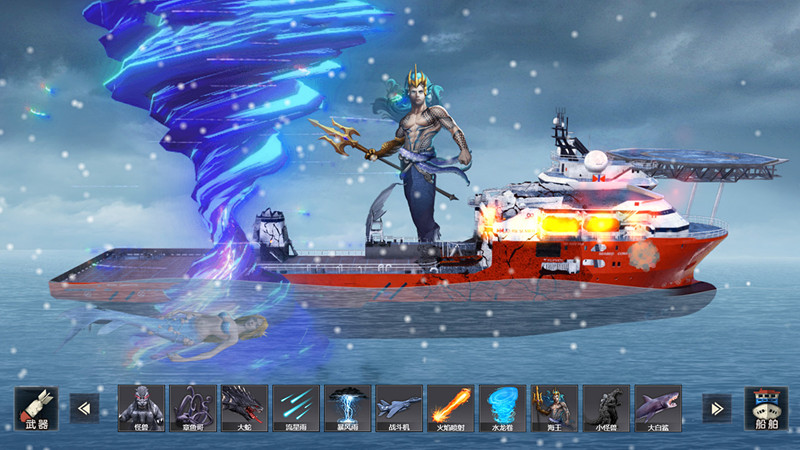
Task: Select the 大蛇 giant serpent
Action: coord(245,408)
